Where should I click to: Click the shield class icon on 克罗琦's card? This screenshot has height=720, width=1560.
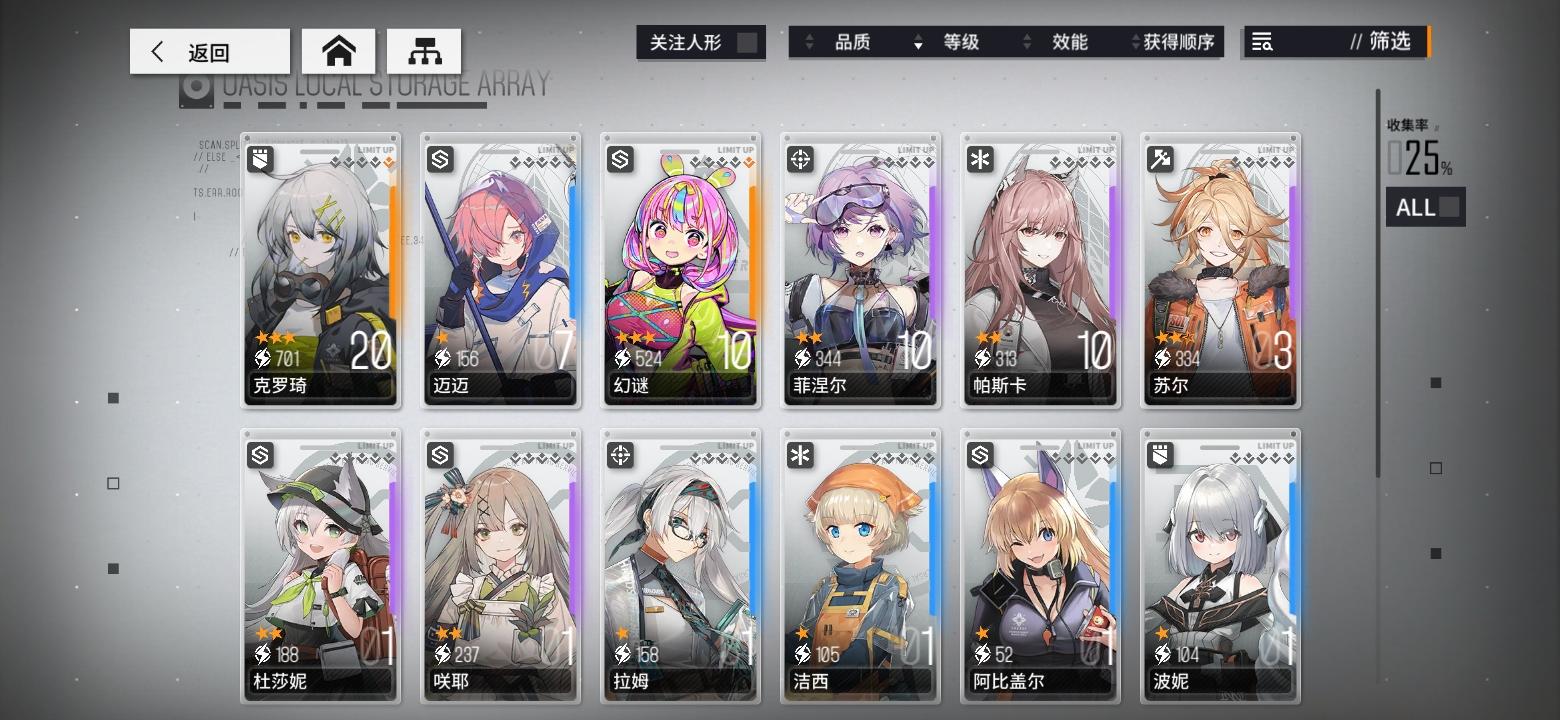point(260,160)
